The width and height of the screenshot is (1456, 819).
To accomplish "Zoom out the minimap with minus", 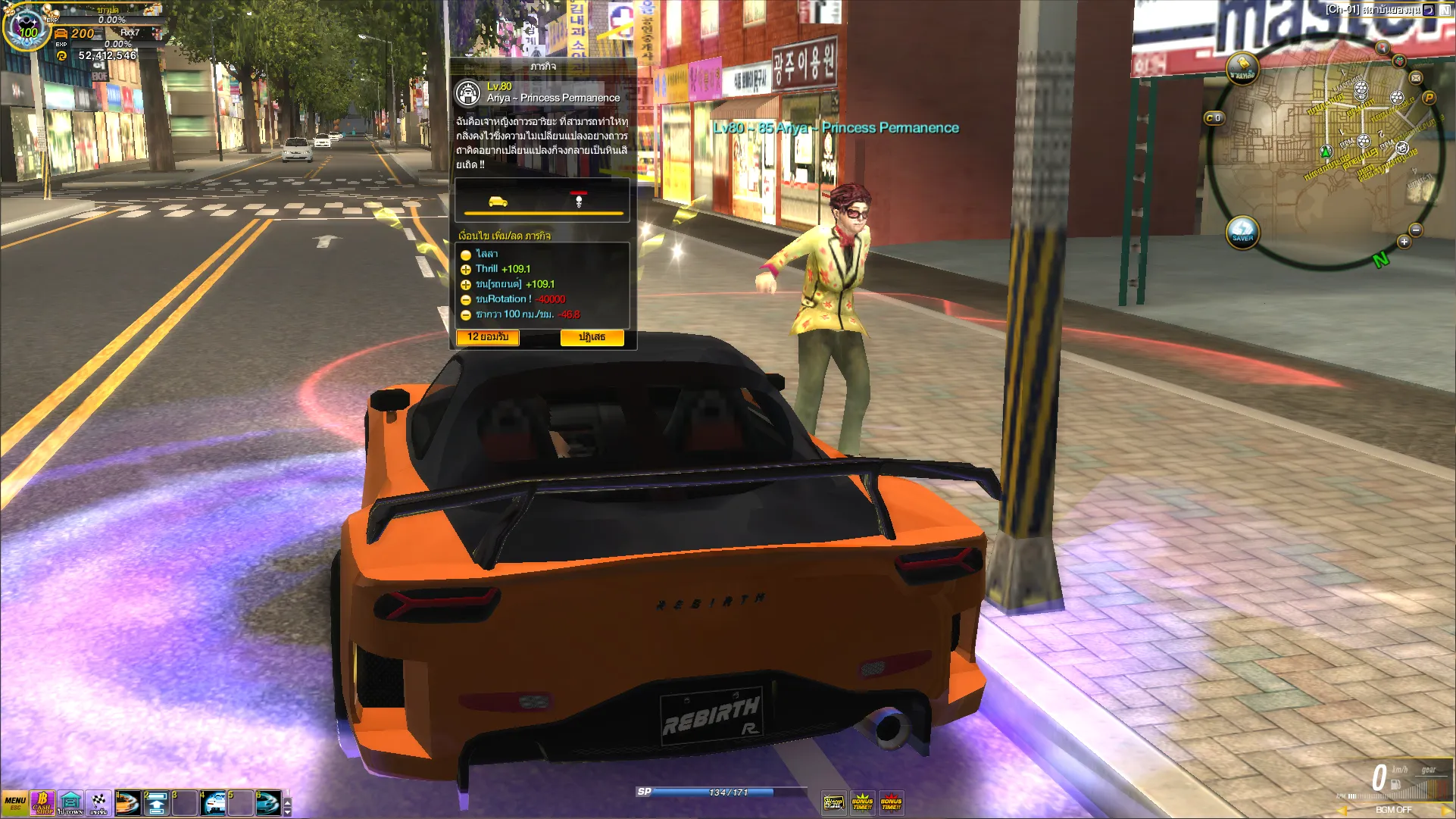I will click(1415, 230).
